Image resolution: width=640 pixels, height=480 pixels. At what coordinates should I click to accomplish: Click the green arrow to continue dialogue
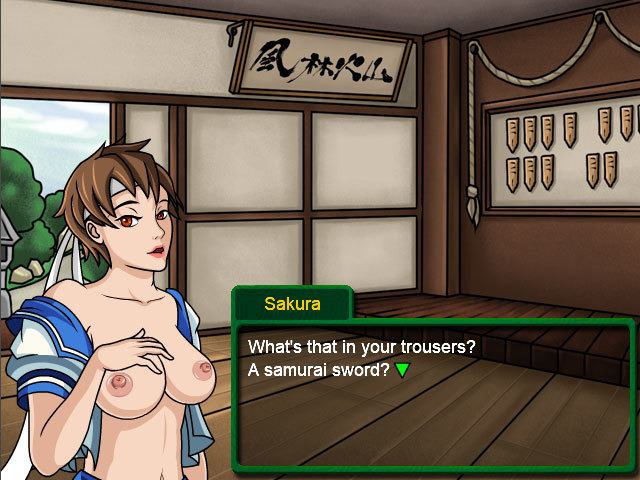pyautogui.click(x=402, y=370)
